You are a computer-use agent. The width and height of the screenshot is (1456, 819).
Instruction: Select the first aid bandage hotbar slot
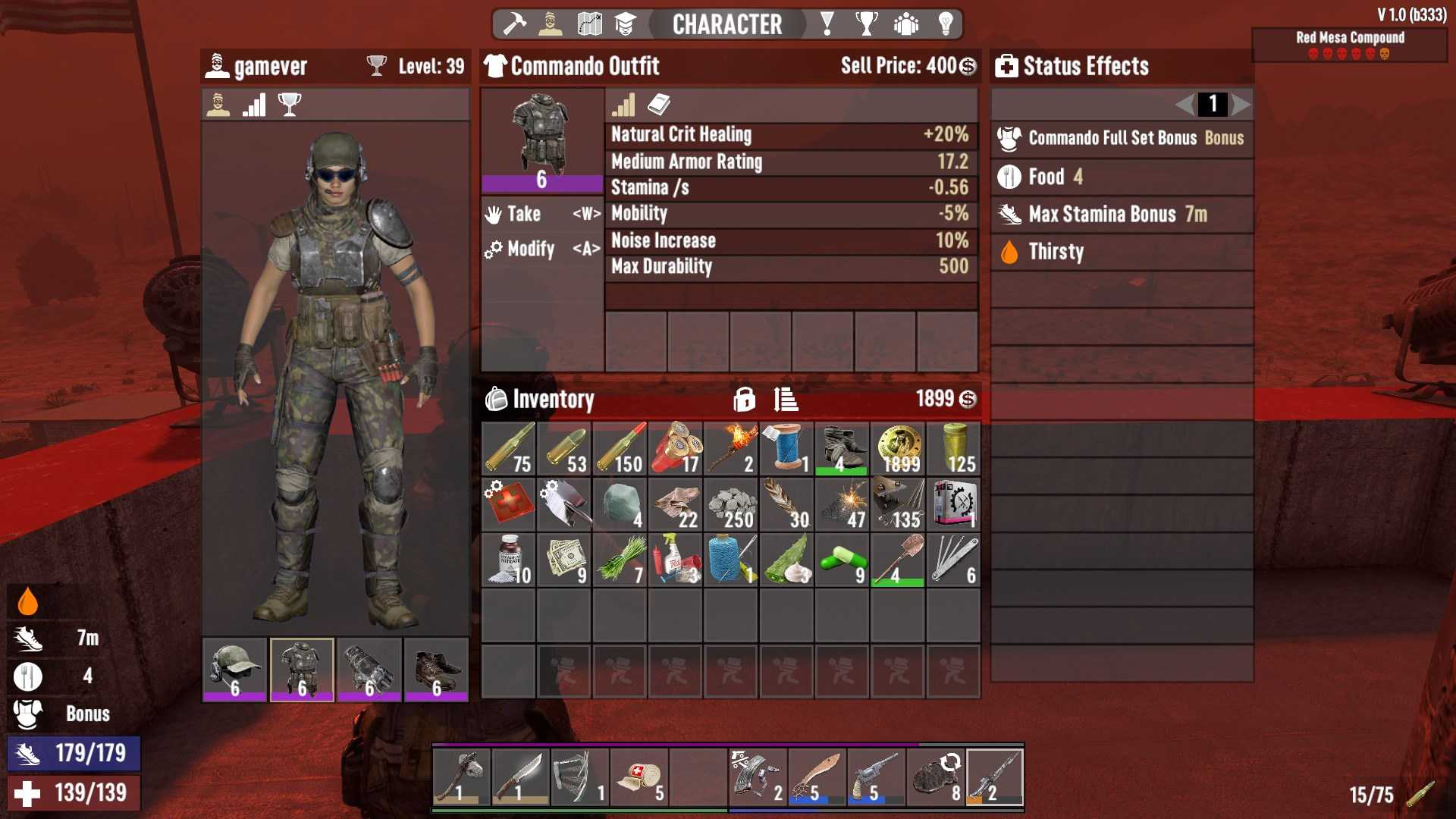(x=639, y=777)
